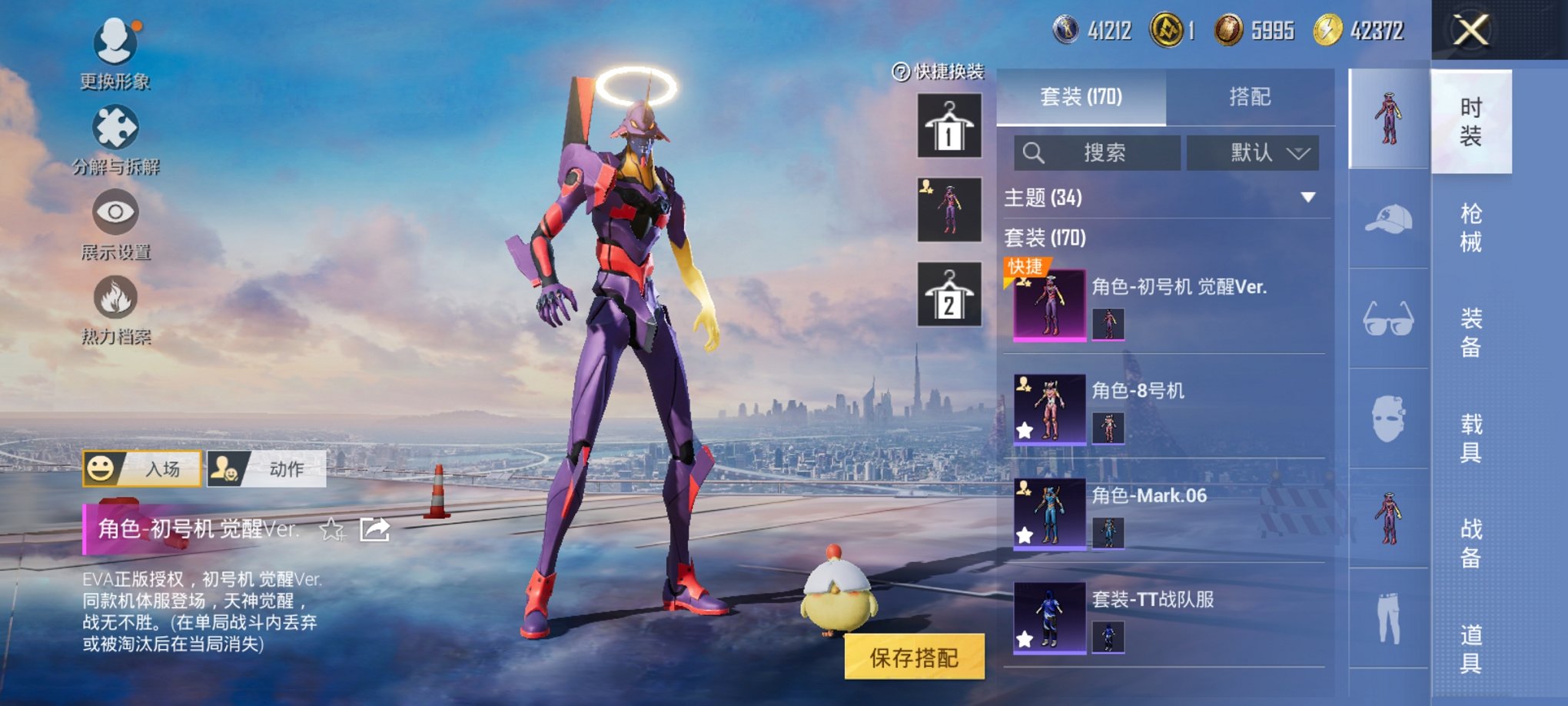Open the 枪械 firearms category
The image size is (1568, 706).
click(1470, 228)
